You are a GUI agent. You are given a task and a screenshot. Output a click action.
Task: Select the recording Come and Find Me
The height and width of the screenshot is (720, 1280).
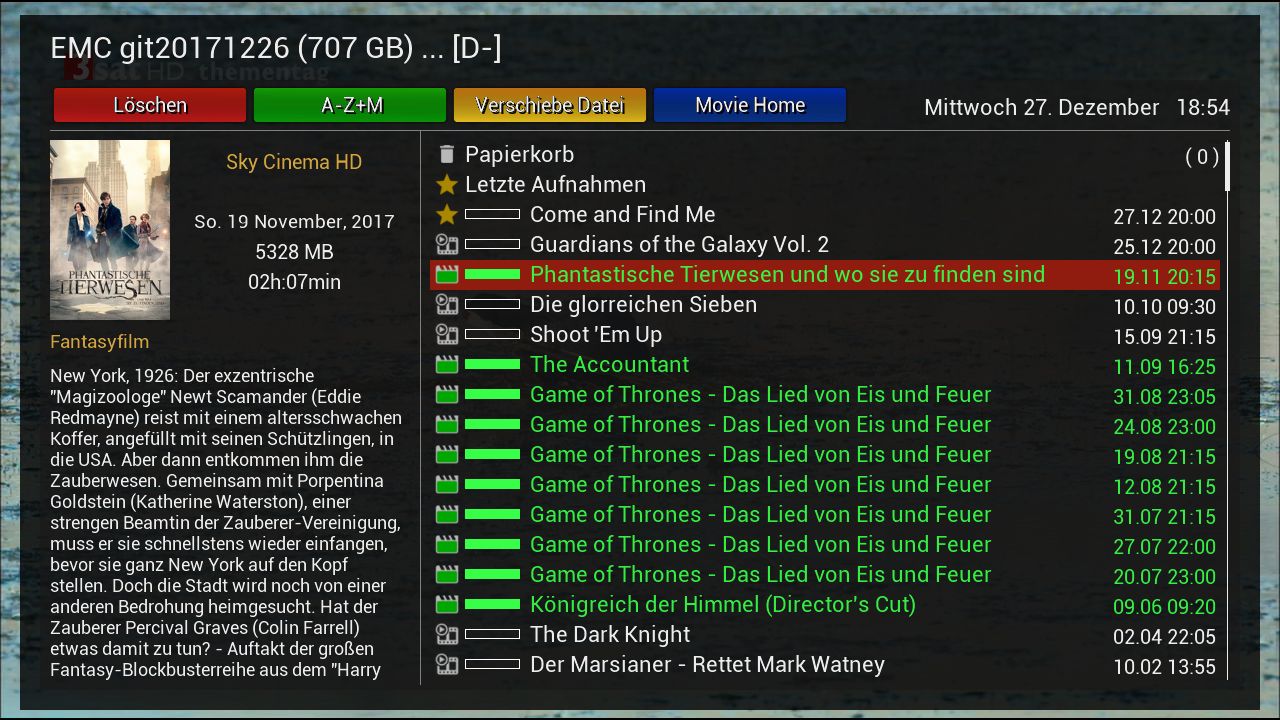coord(622,215)
